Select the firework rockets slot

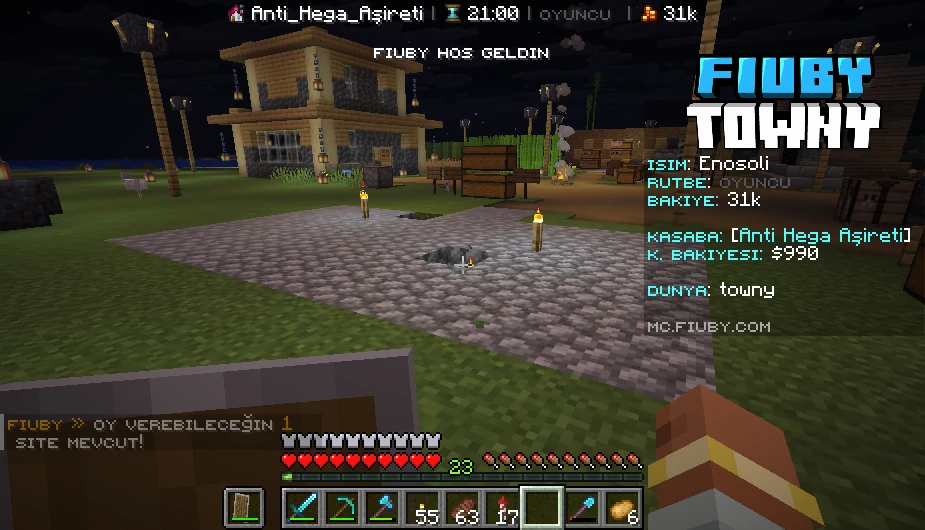tap(504, 508)
